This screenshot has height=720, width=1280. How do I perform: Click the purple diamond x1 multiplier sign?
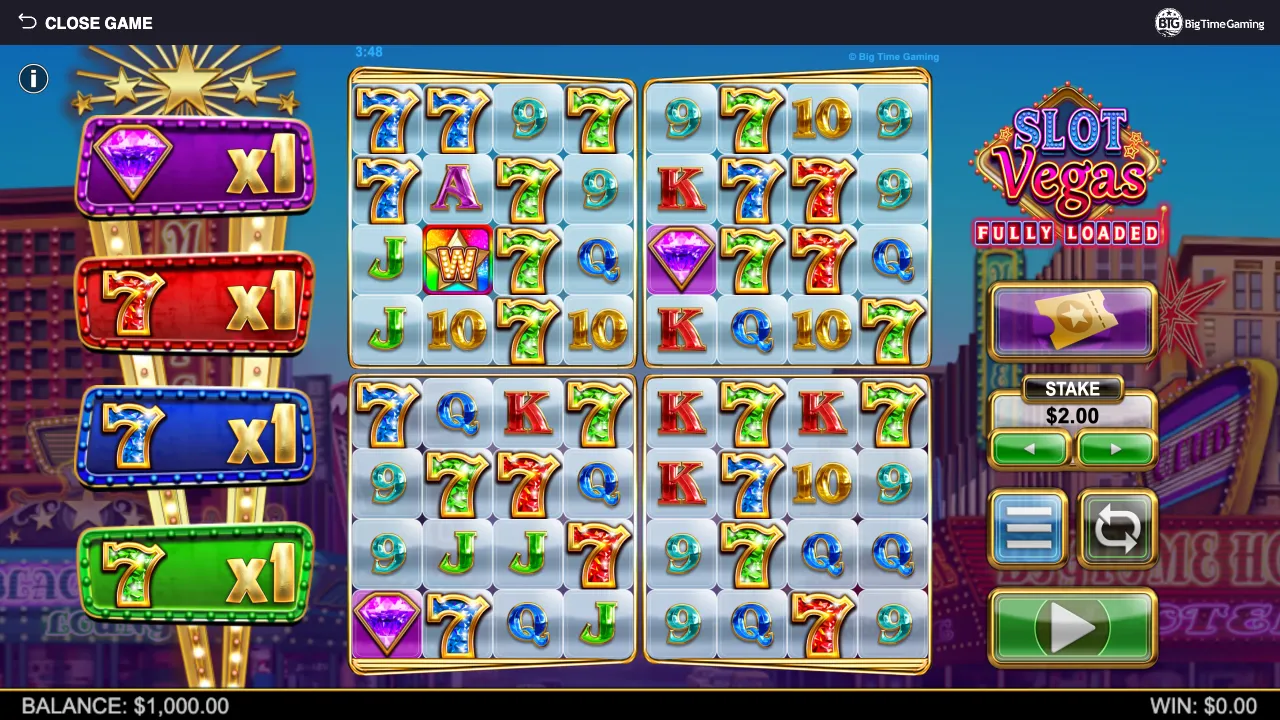point(193,160)
